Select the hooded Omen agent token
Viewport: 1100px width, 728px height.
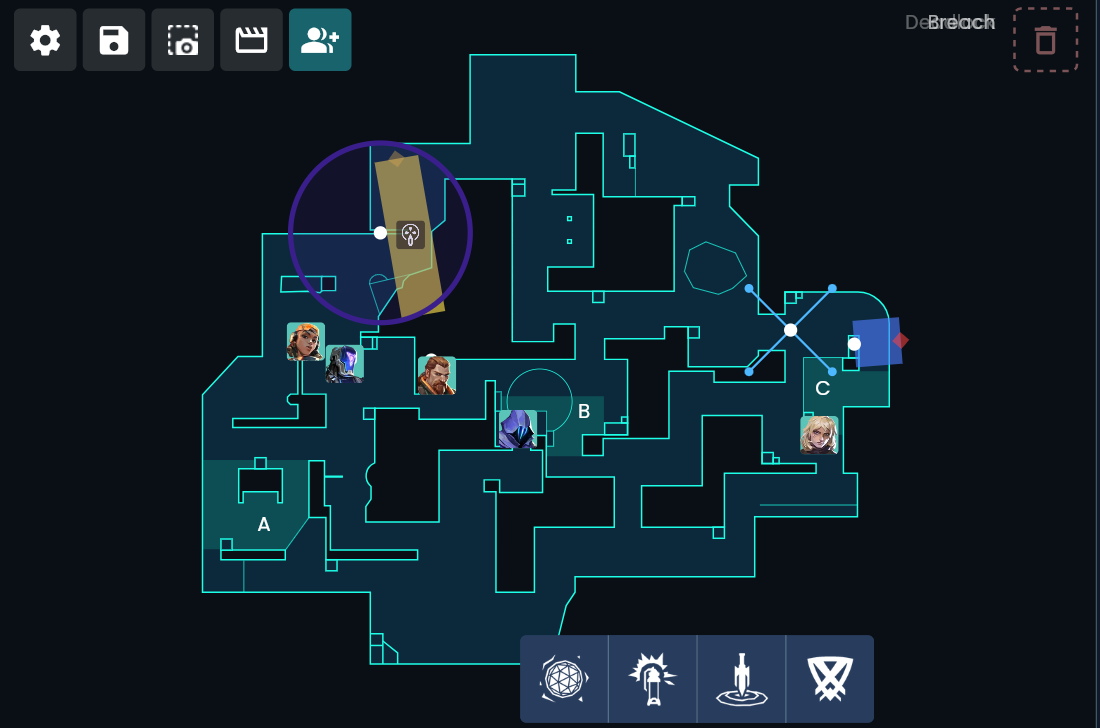click(x=517, y=429)
